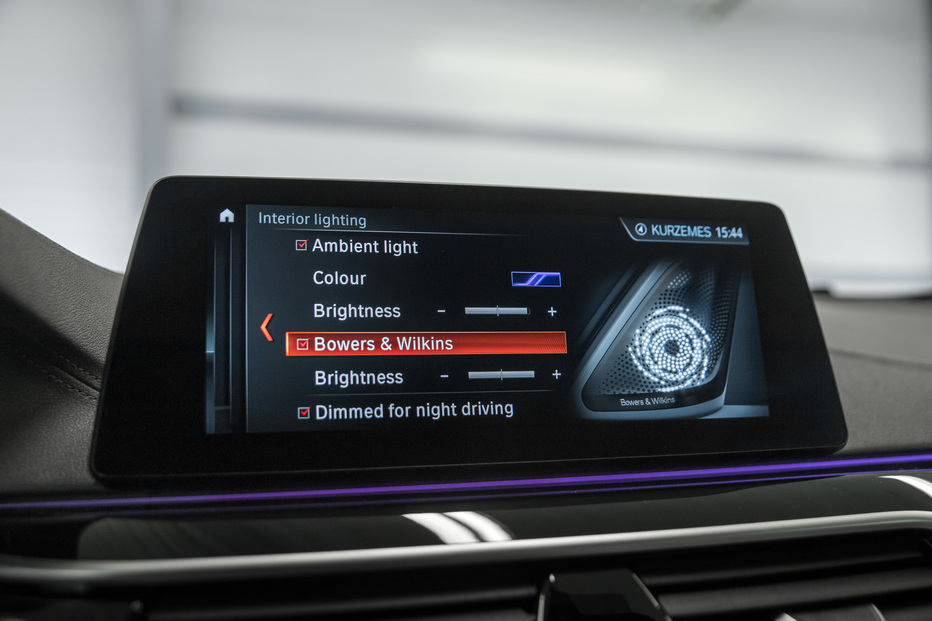The height and width of the screenshot is (621, 932).
Task: Decrease Ambient light brightness with minus
Action: coord(441,311)
